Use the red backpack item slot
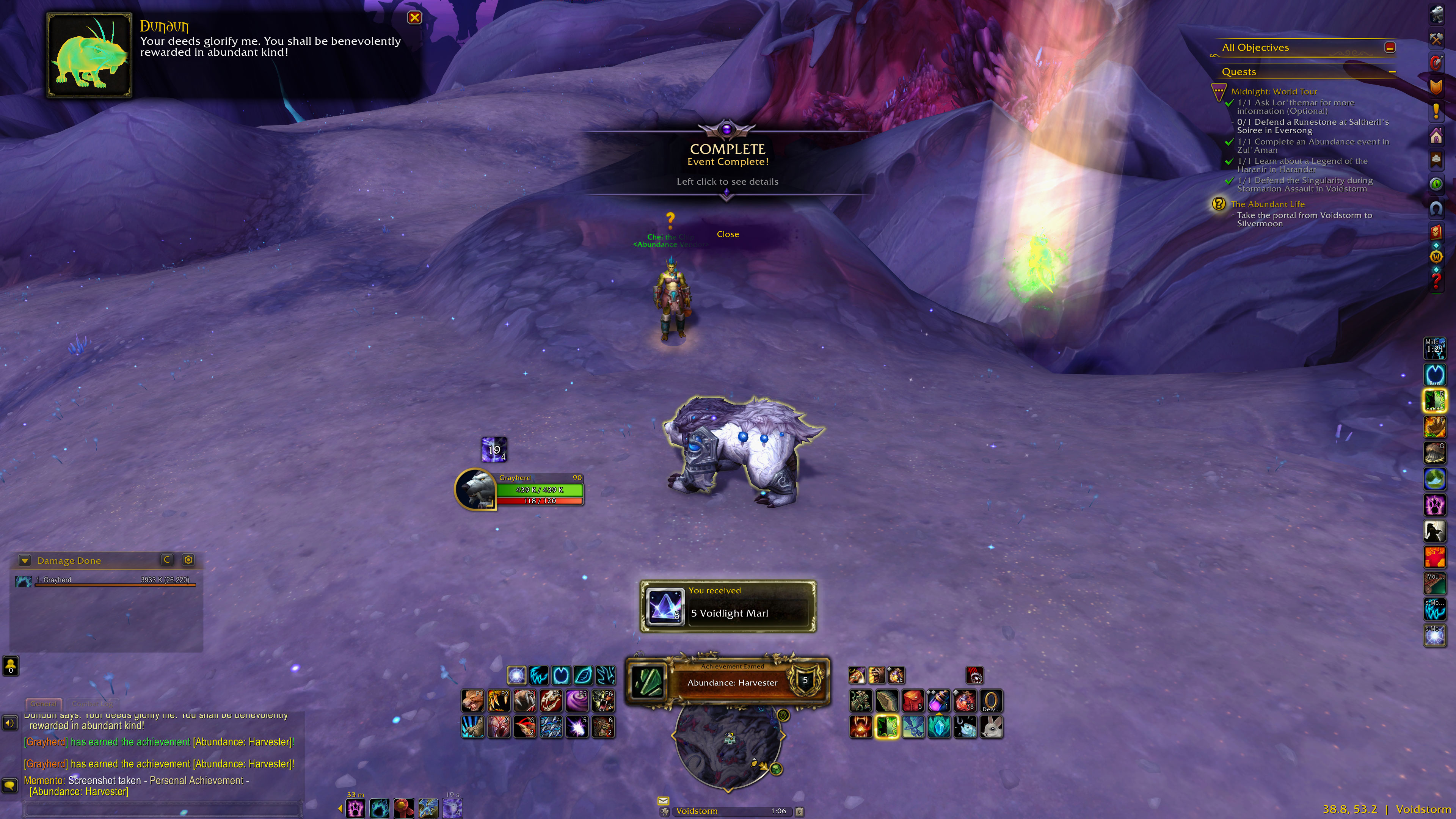The height and width of the screenshot is (819, 1456). (913, 701)
